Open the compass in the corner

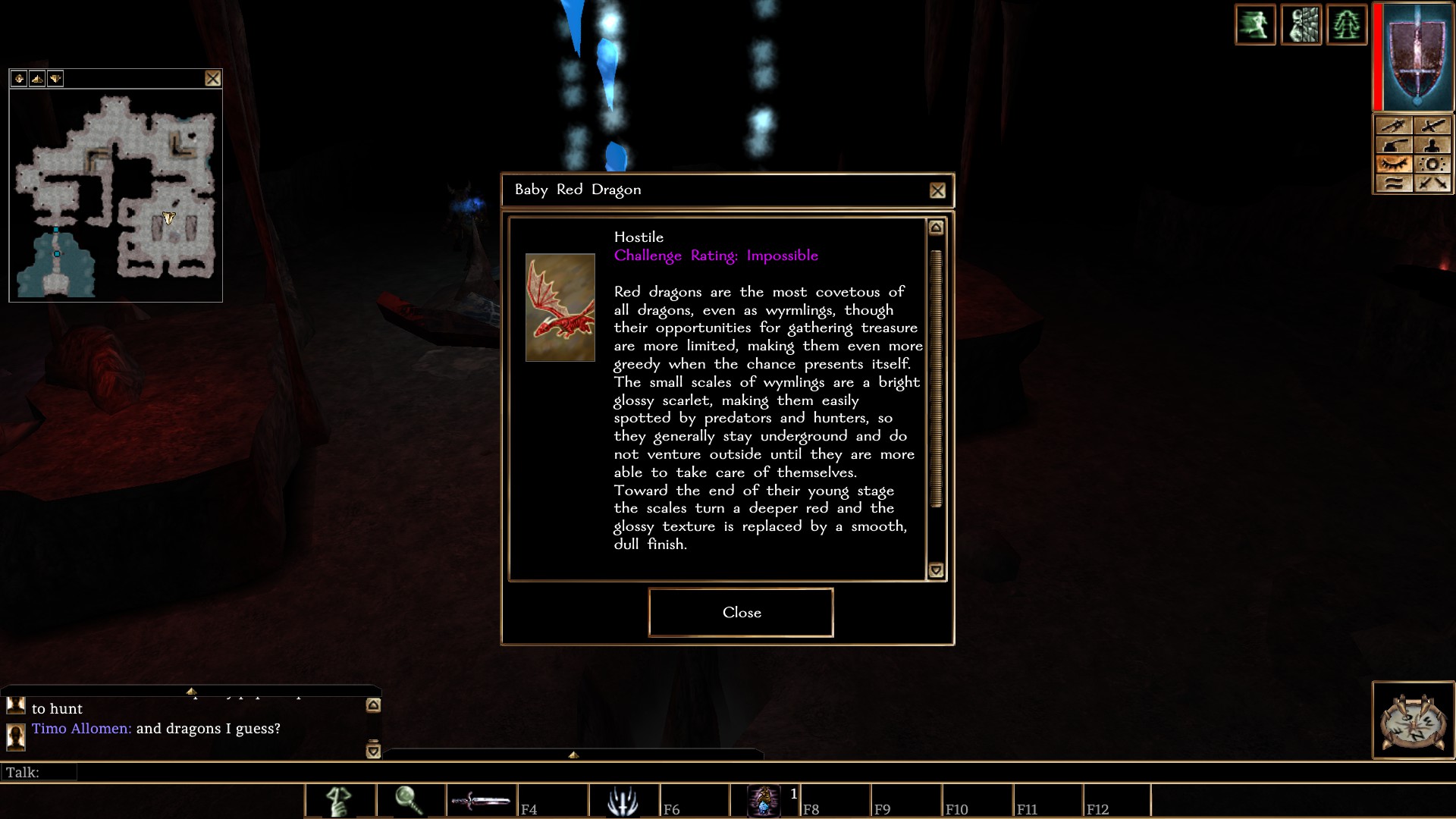coord(1413,721)
